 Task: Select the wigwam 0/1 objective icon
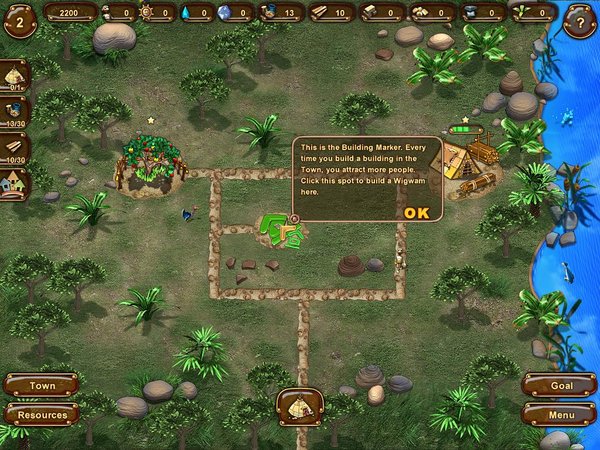(x=15, y=76)
